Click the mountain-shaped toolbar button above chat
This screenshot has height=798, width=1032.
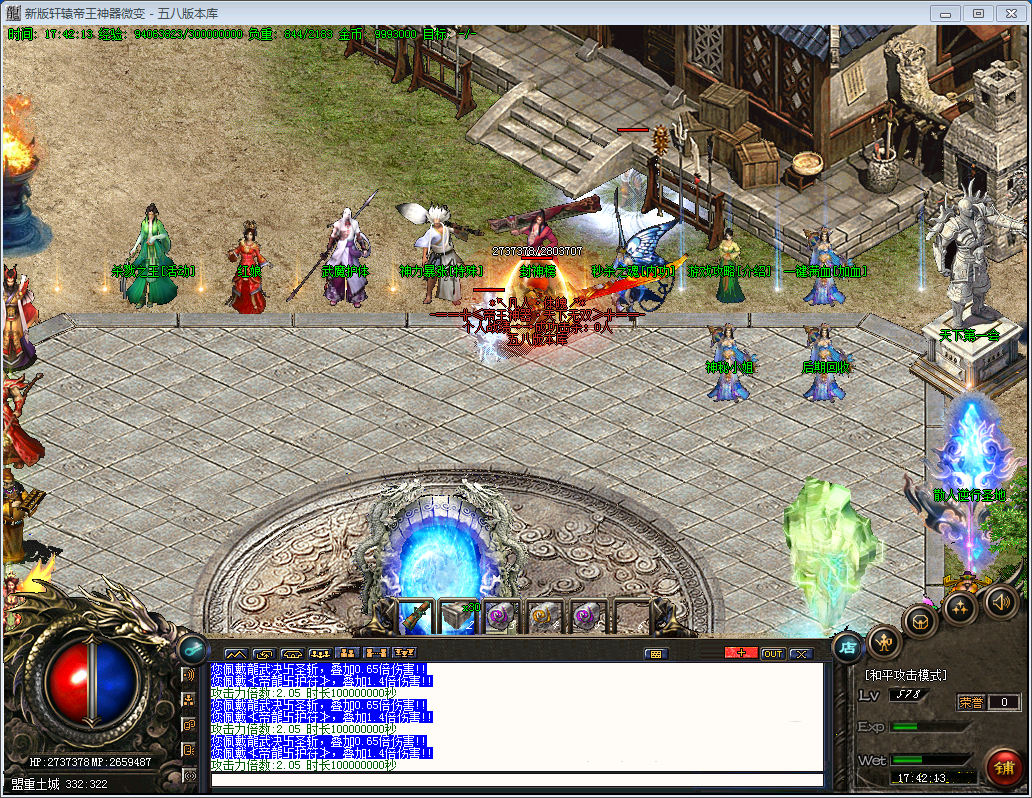tap(237, 654)
